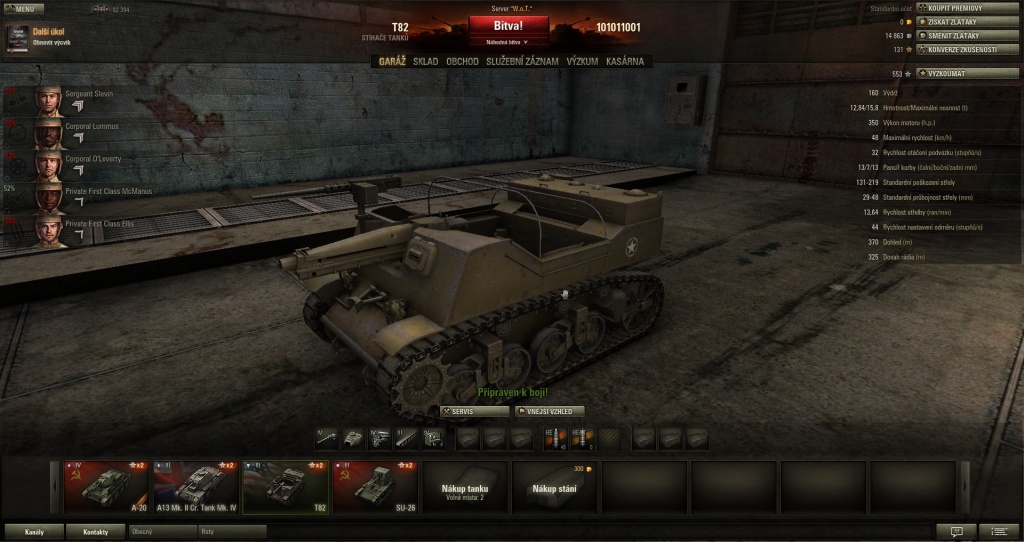The width and height of the screenshot is (1024, 542).
Task: Select the A-20 tank in carousel
Action: tap(105, 486)
